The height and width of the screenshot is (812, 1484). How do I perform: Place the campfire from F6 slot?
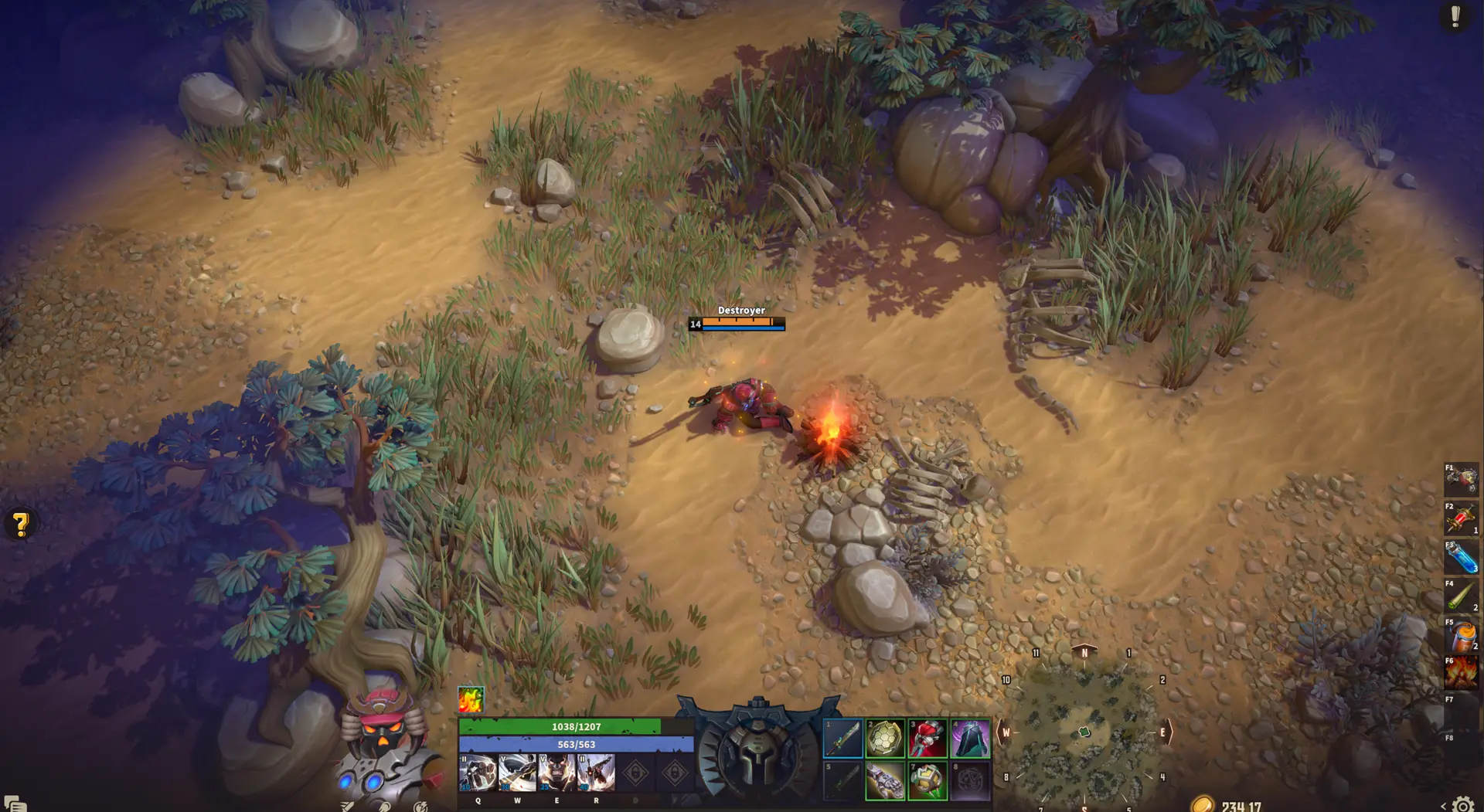1461,673
